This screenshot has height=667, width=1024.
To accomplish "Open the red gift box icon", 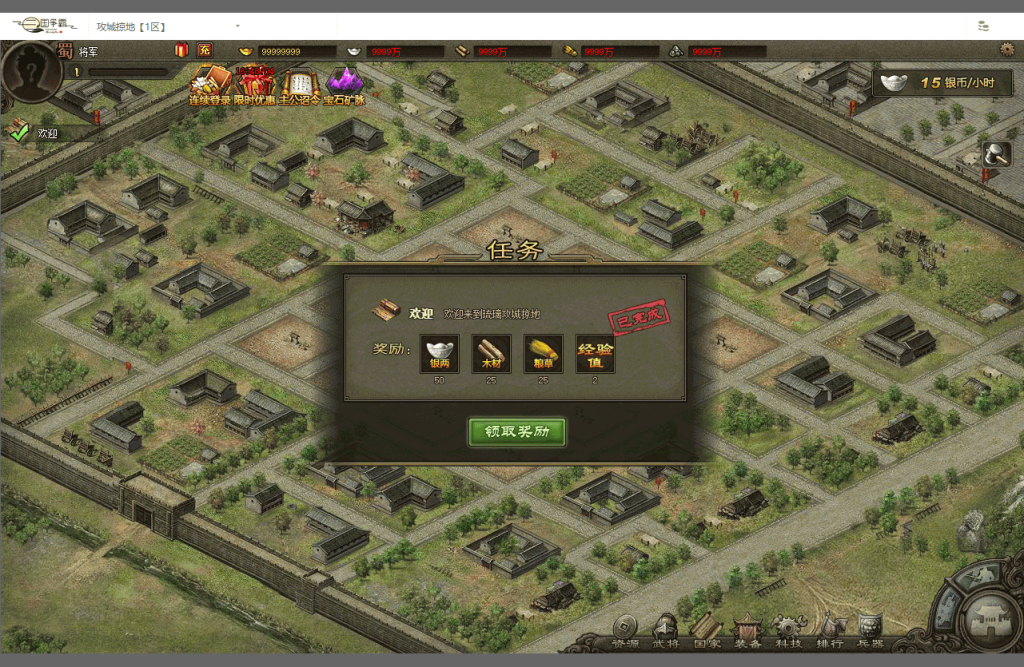I will (x=181, y=50).
